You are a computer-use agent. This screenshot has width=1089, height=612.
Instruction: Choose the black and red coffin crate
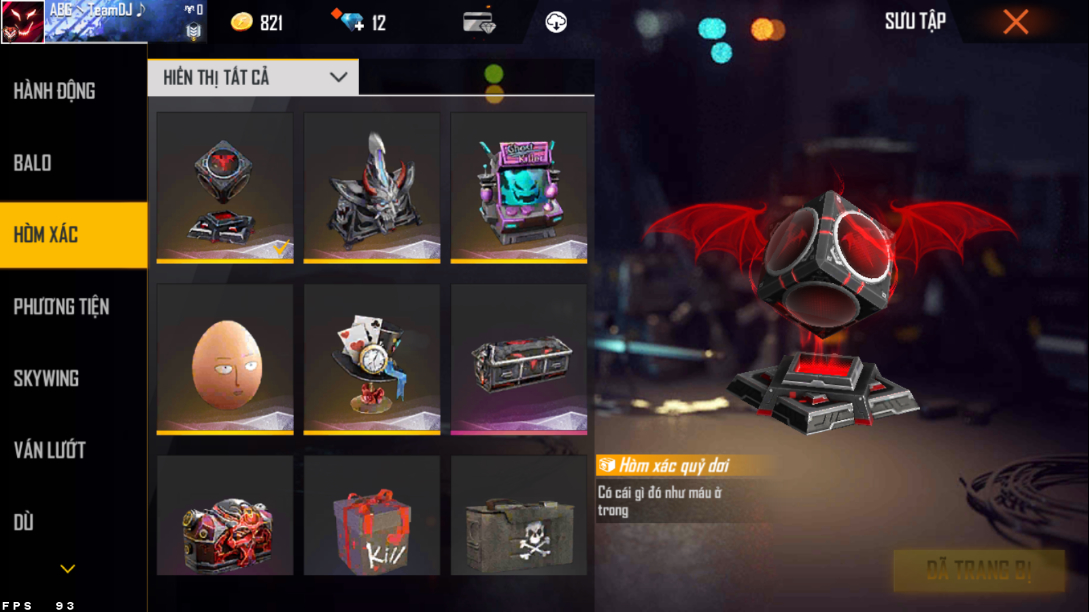[x=518, y=358]
